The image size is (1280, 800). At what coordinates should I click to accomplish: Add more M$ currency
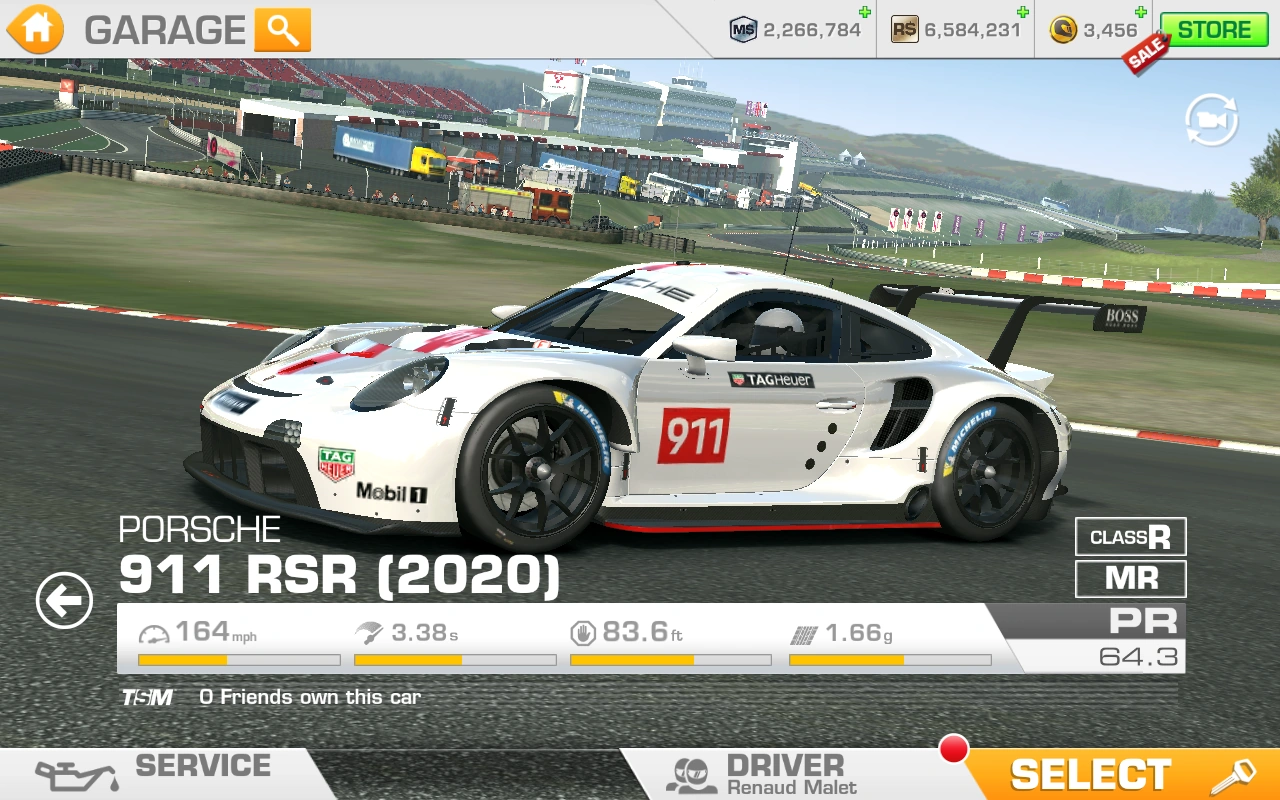pos(864,13)
